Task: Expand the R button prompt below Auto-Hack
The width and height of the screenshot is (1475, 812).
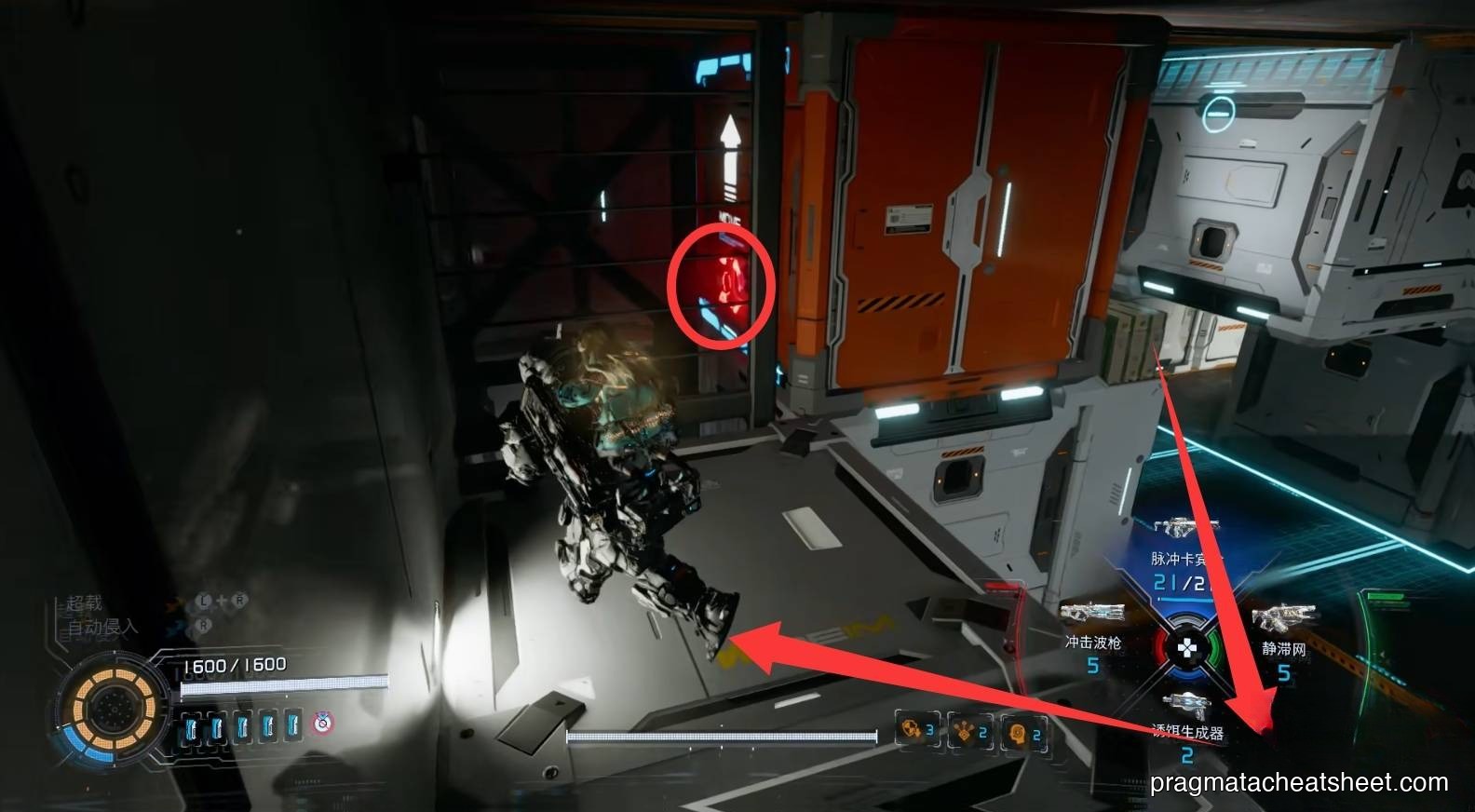Action: 203,625
